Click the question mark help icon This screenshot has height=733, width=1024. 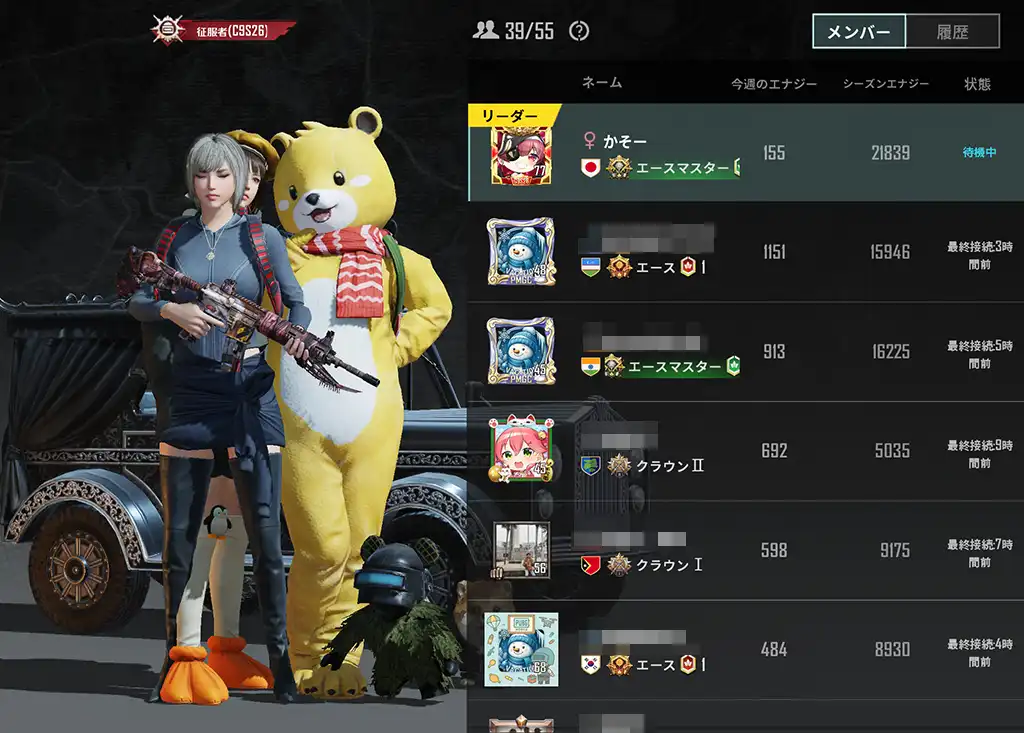pos(579,31)
